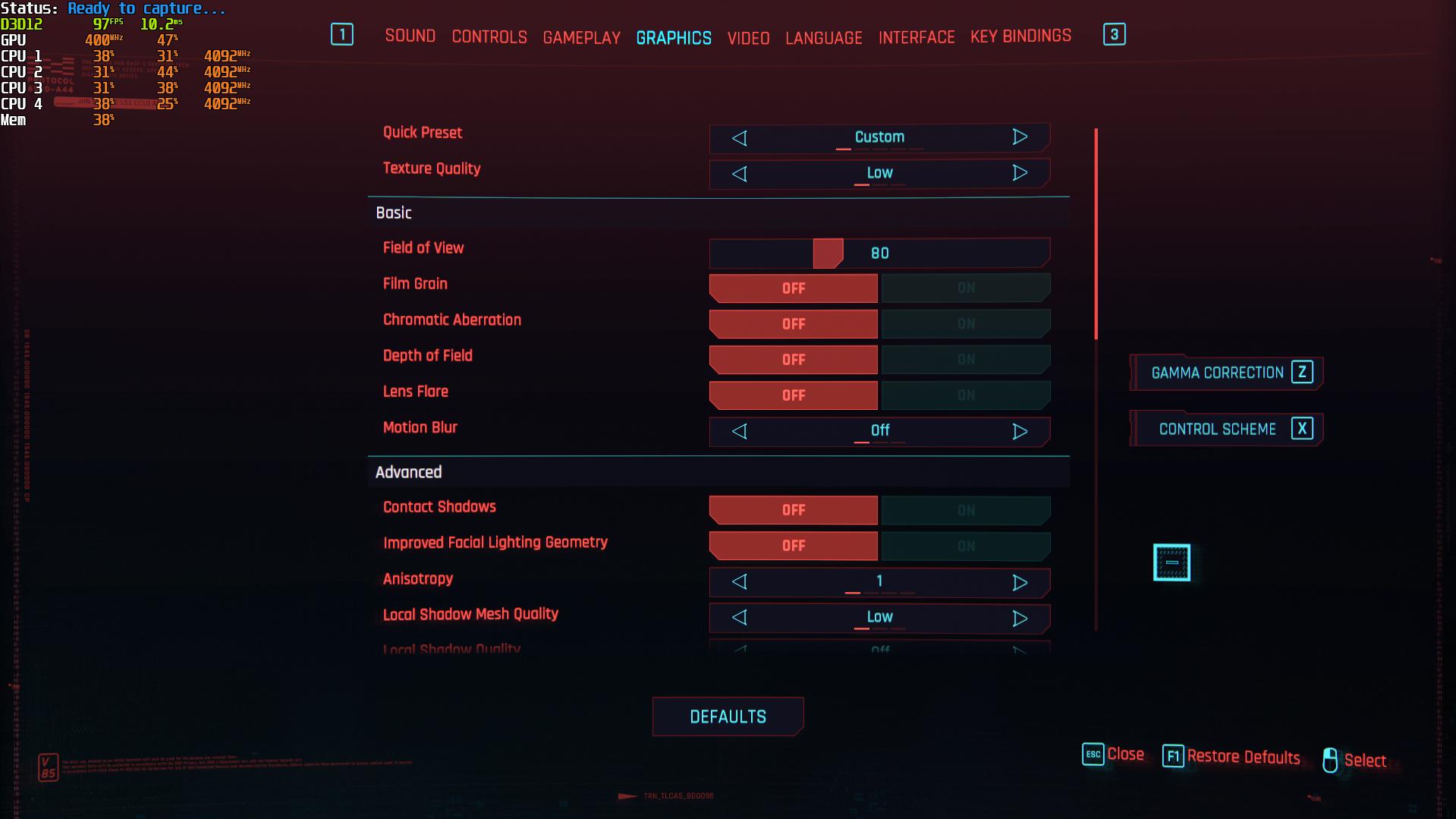Turn Film Grain on
The image size is (1456, 819).
point(965,288)
